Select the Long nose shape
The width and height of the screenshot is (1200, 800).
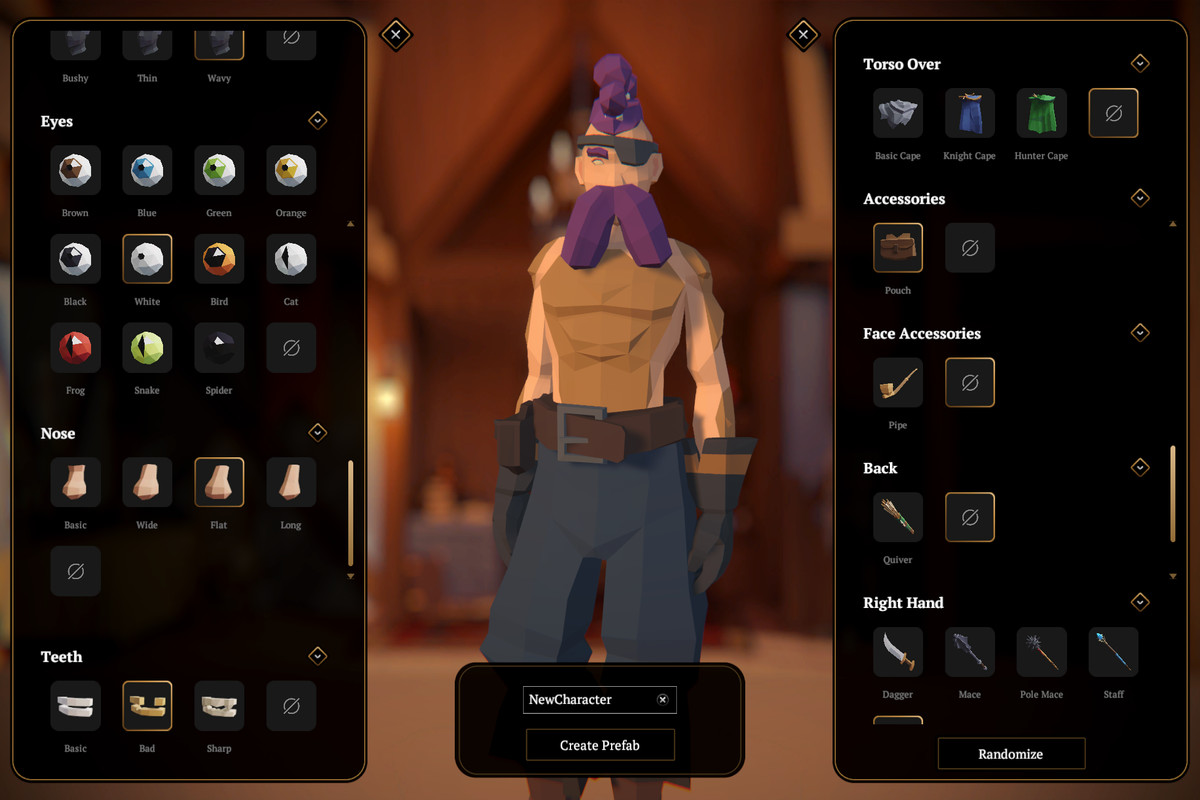(x=291, y=483)
